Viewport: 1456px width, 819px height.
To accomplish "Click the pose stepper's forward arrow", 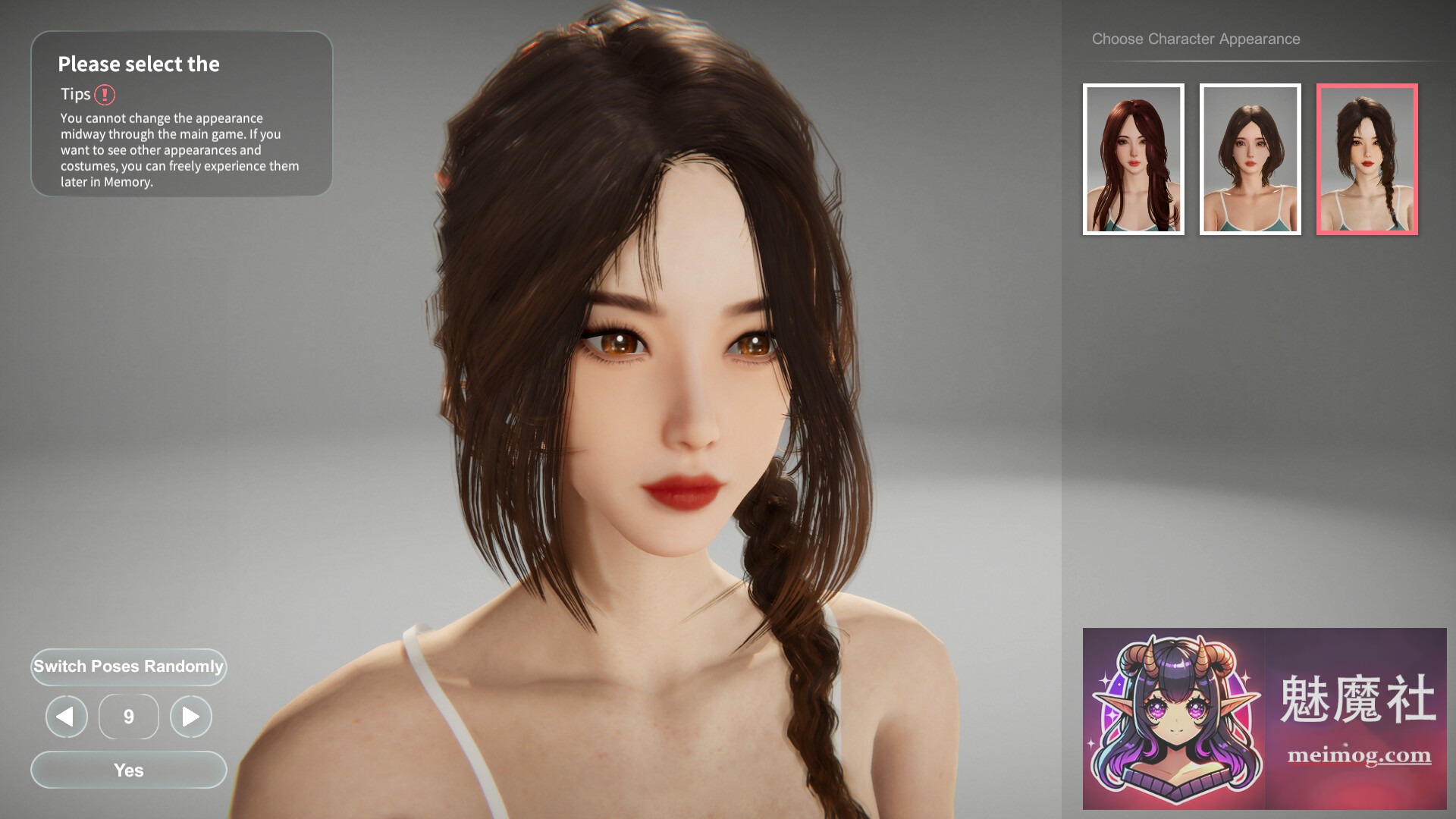I will coord(190,716).
